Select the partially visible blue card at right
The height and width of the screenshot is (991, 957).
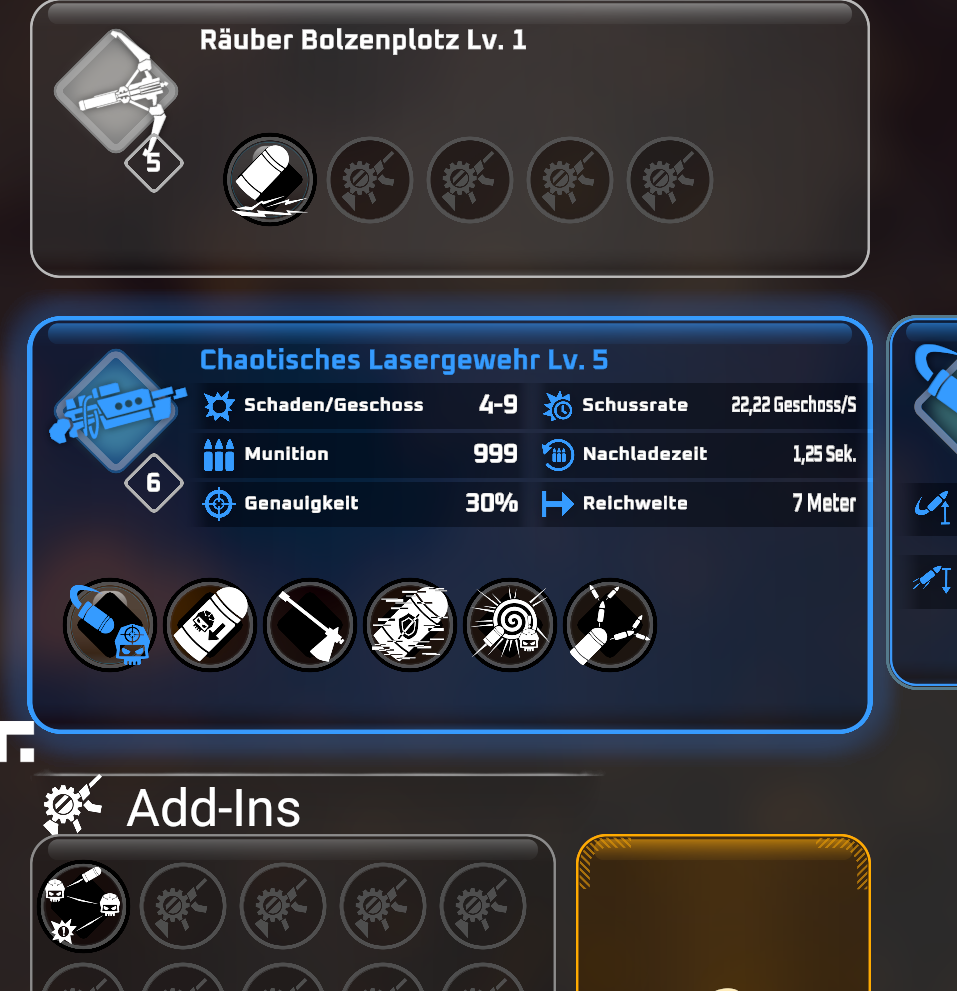coord(925,500)
